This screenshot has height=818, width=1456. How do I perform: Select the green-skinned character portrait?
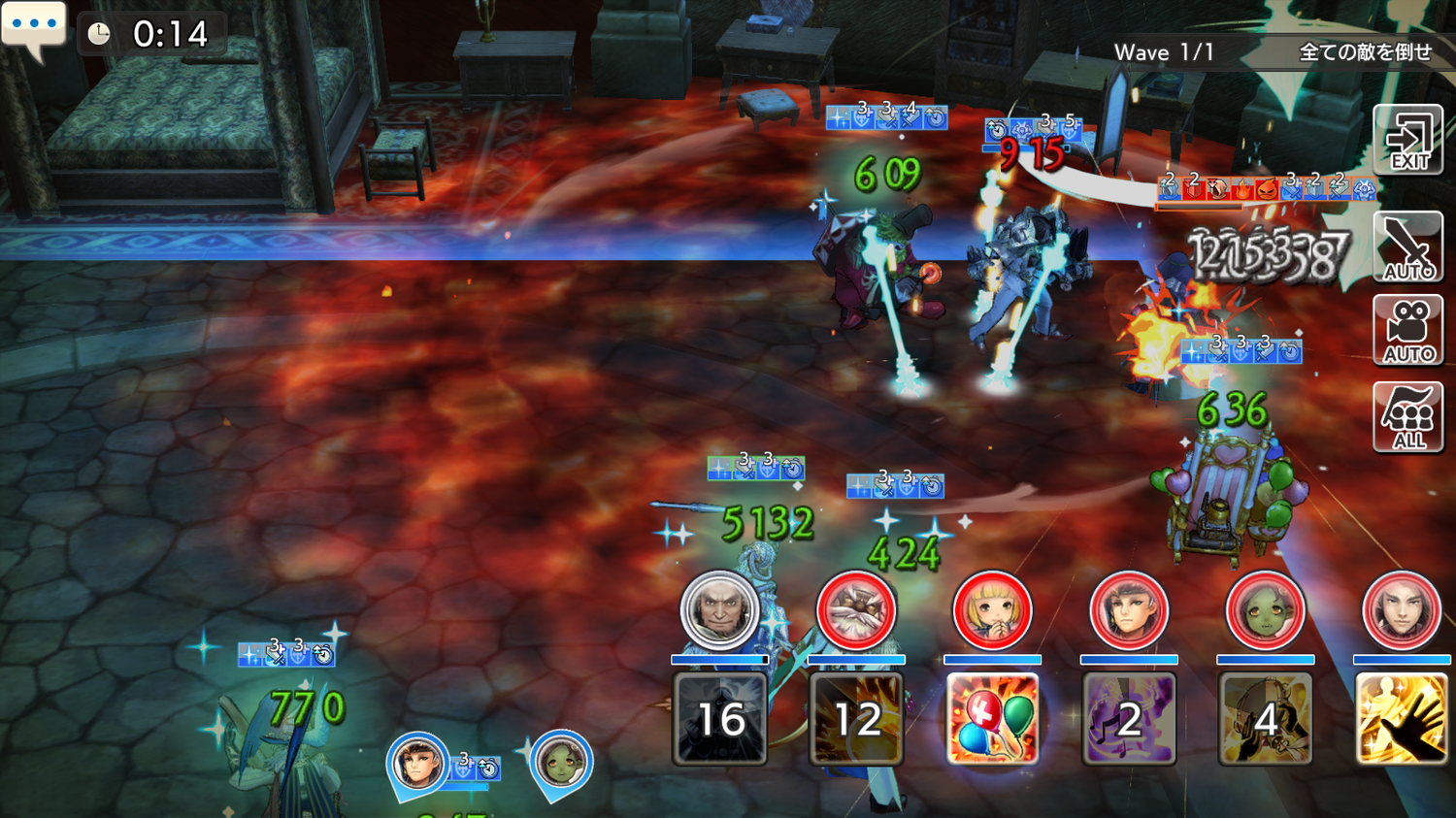[1265, 611]
